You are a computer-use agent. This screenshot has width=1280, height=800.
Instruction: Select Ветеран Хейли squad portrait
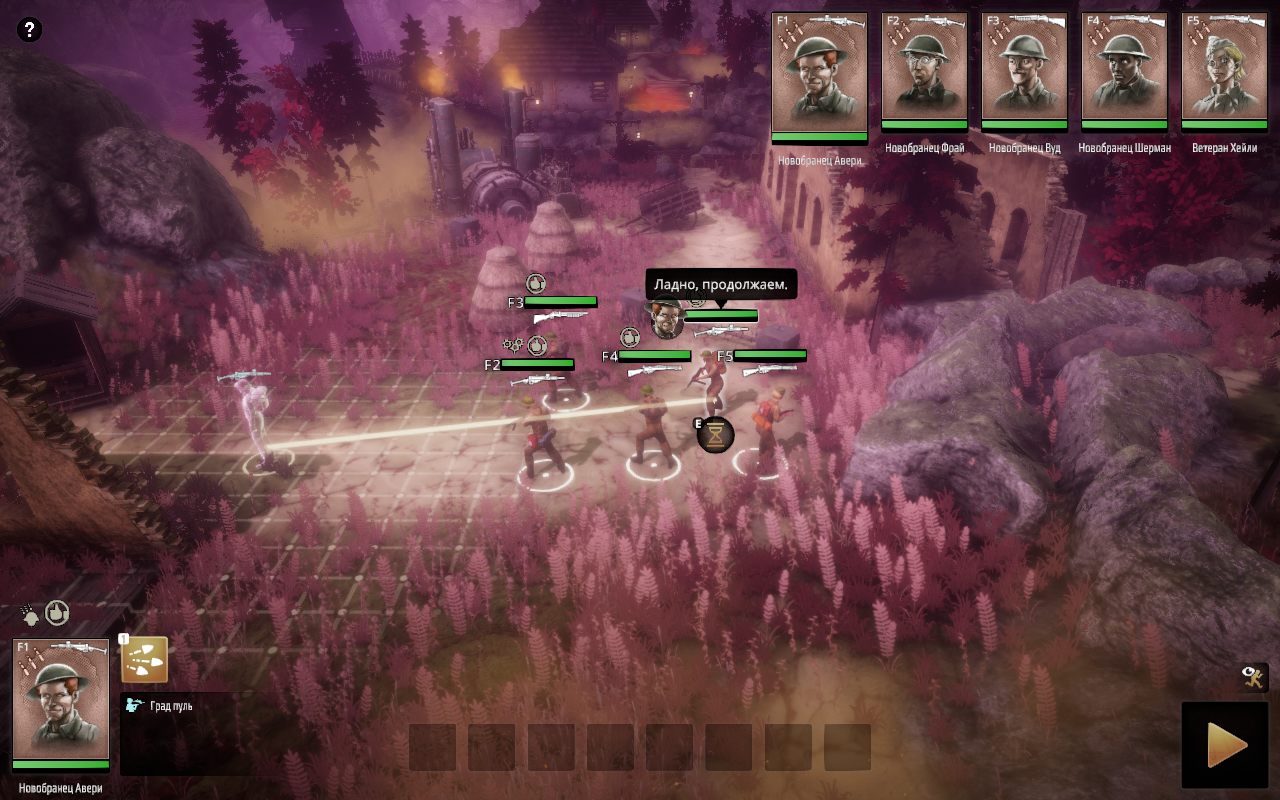click(x=1224, y=70)
